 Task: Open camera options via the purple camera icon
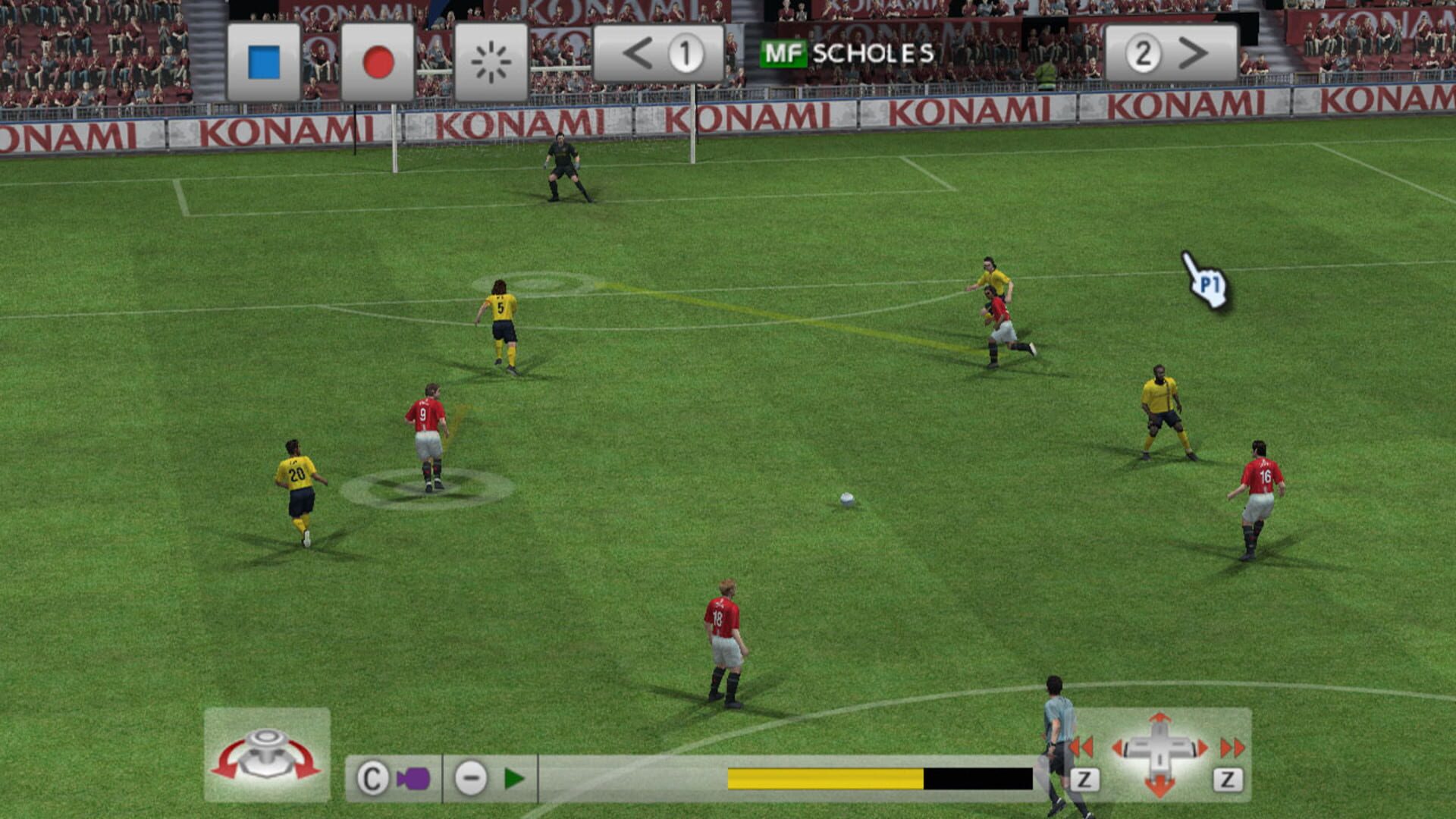click(414, 777)
